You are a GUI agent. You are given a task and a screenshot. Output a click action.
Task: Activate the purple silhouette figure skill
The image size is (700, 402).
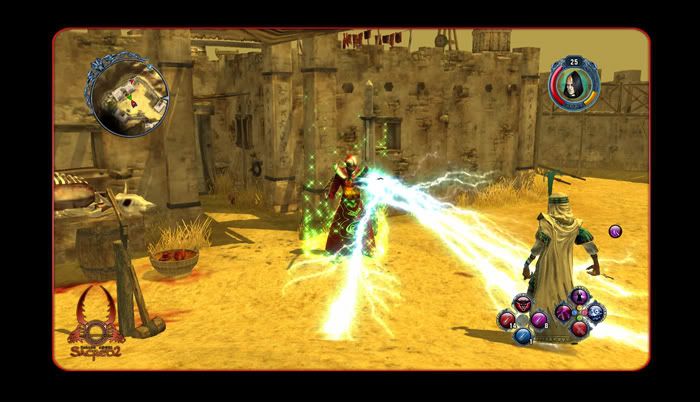[x=579, y=297]
